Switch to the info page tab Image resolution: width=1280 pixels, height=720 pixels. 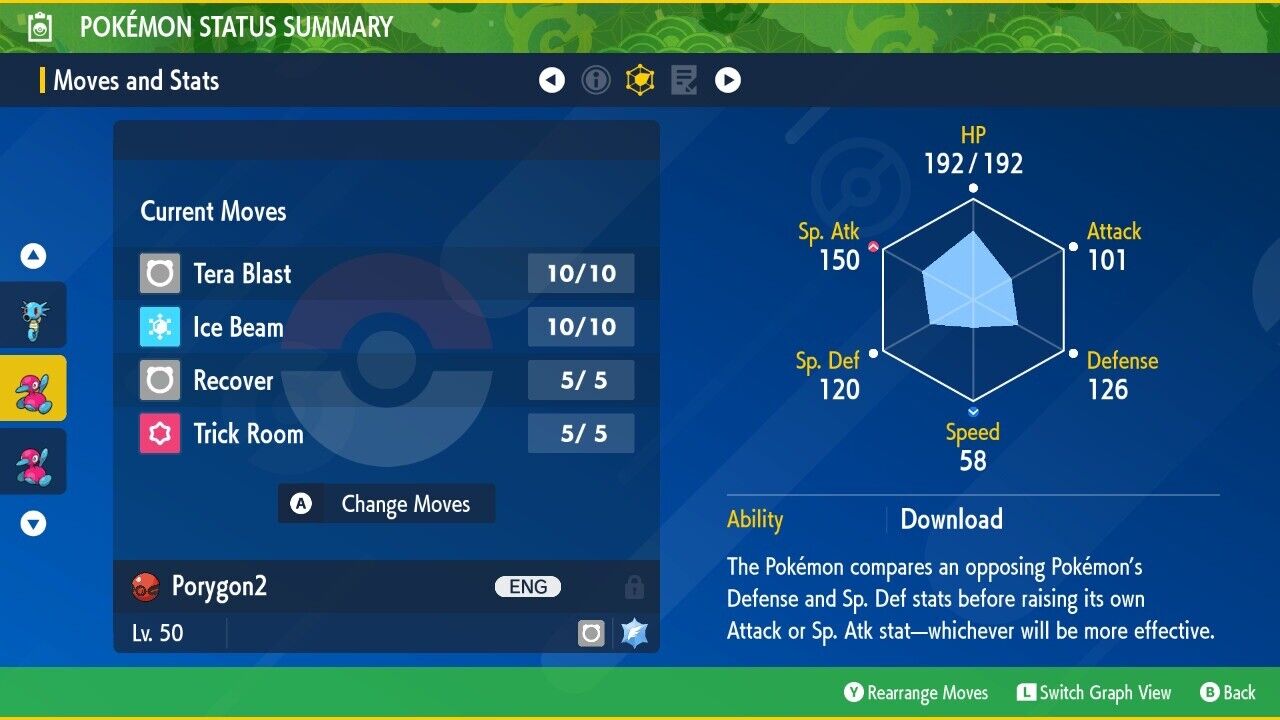[x=596, y=80]
